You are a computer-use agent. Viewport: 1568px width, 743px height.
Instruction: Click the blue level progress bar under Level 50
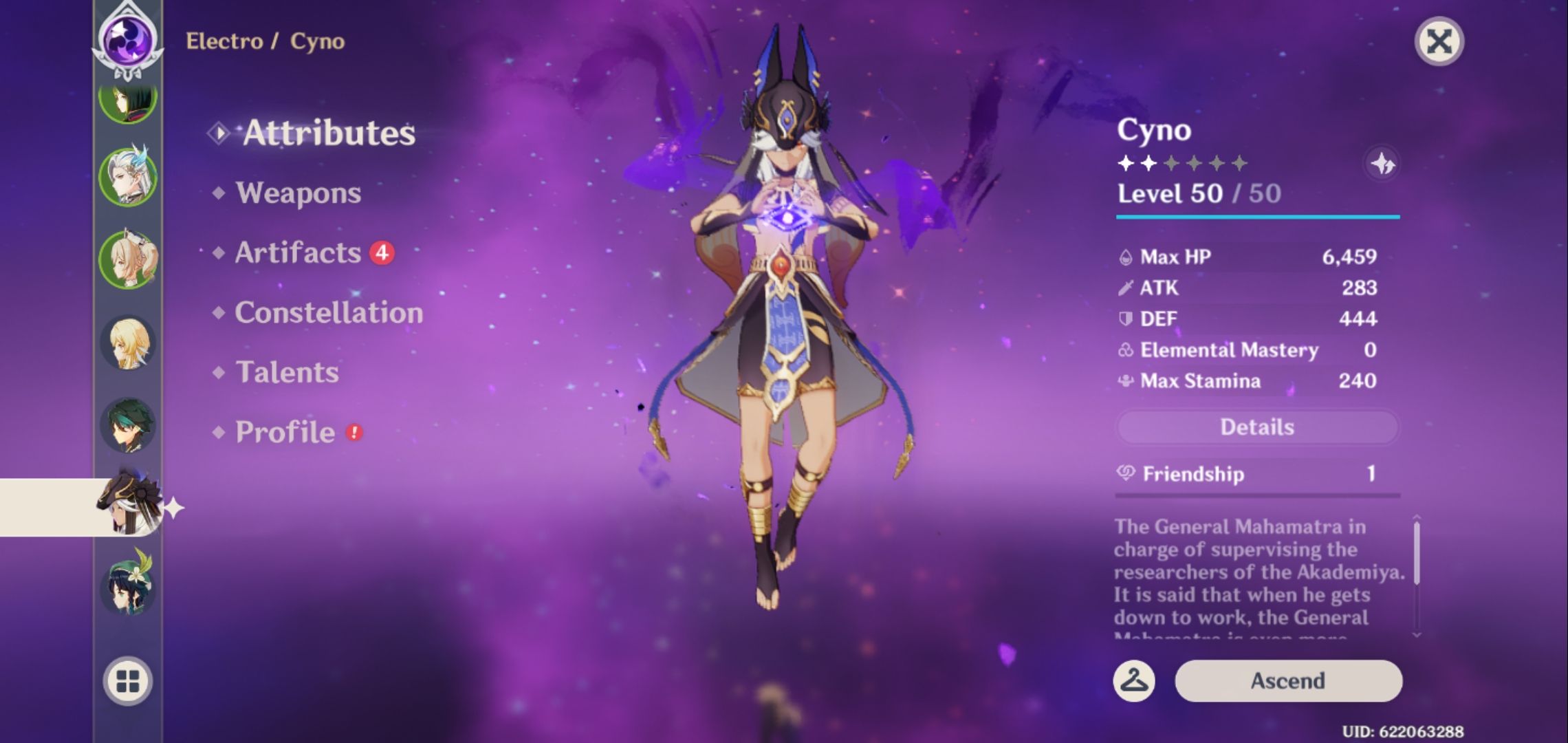[1259, 219]
